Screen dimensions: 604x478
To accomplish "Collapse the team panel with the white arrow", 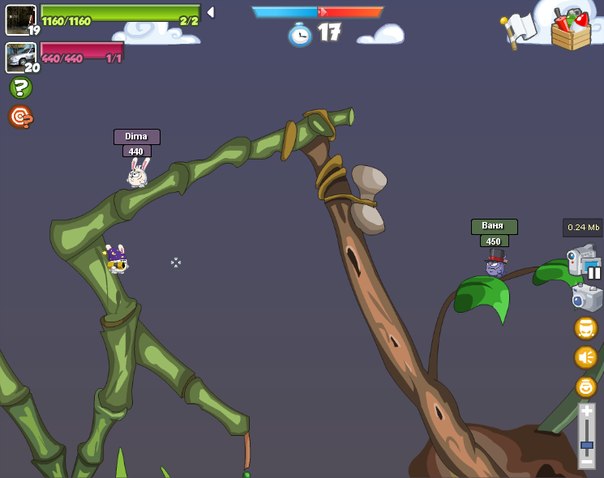I will (210, 12).
